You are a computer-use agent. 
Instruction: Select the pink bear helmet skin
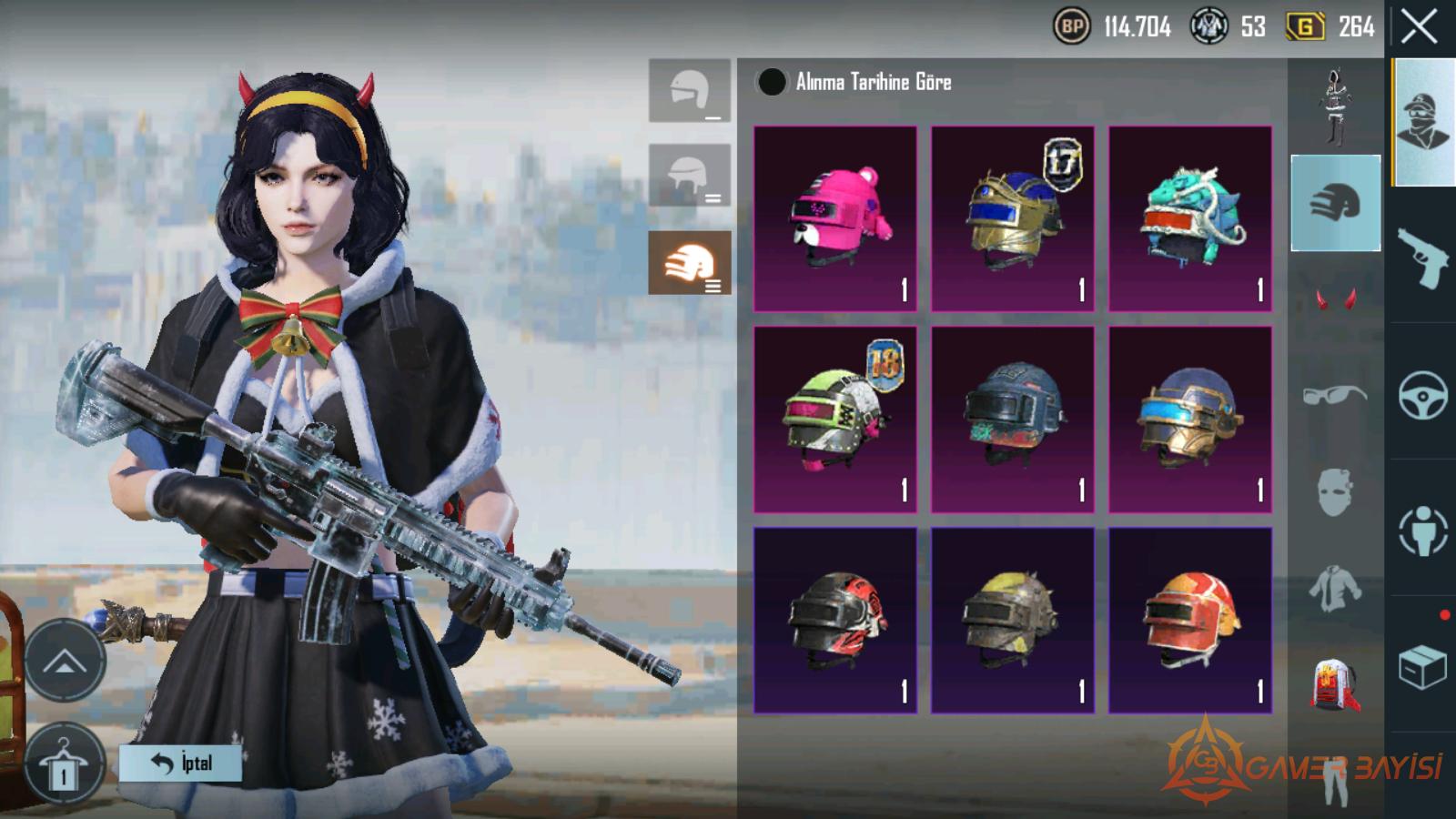pyautogui.click(x=835, y=218)
